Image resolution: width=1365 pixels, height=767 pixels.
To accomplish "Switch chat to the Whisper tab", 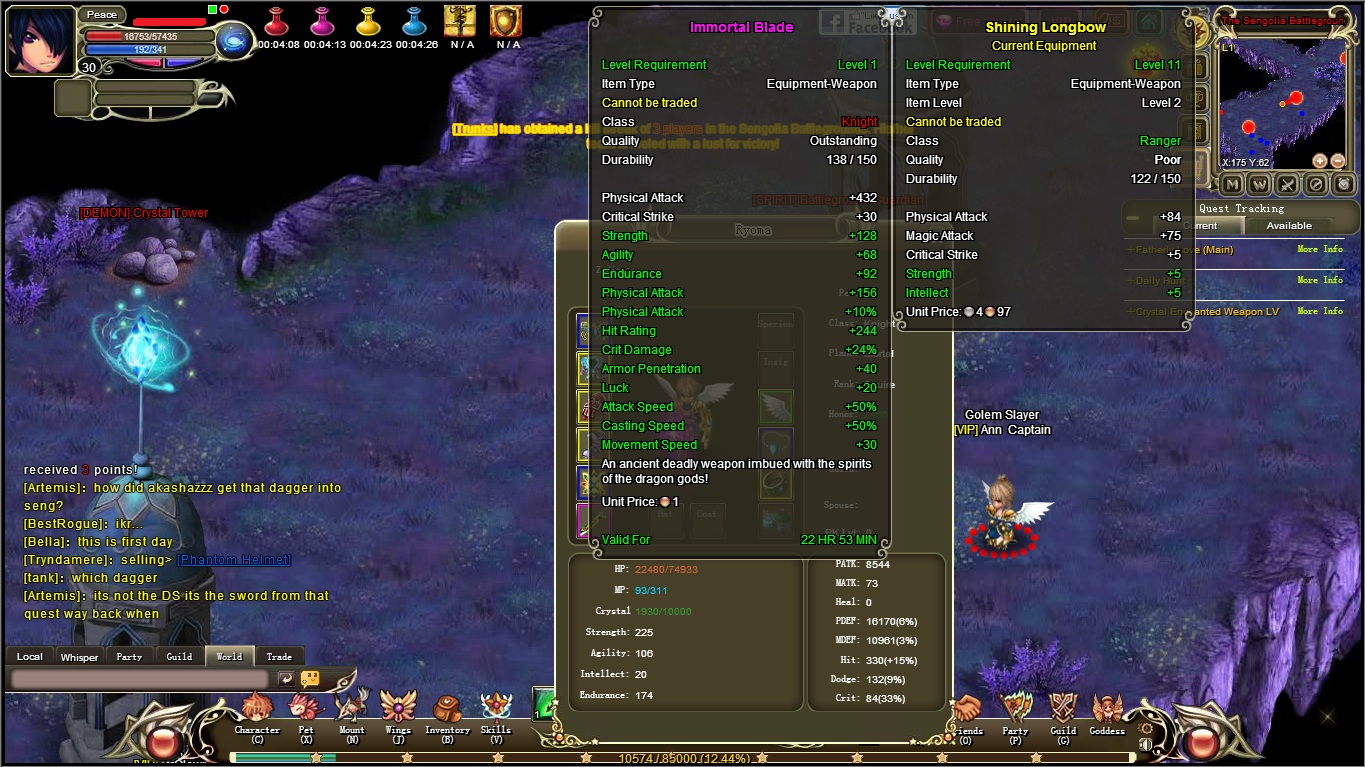I will pyautogui.click(x=80, y=657).
